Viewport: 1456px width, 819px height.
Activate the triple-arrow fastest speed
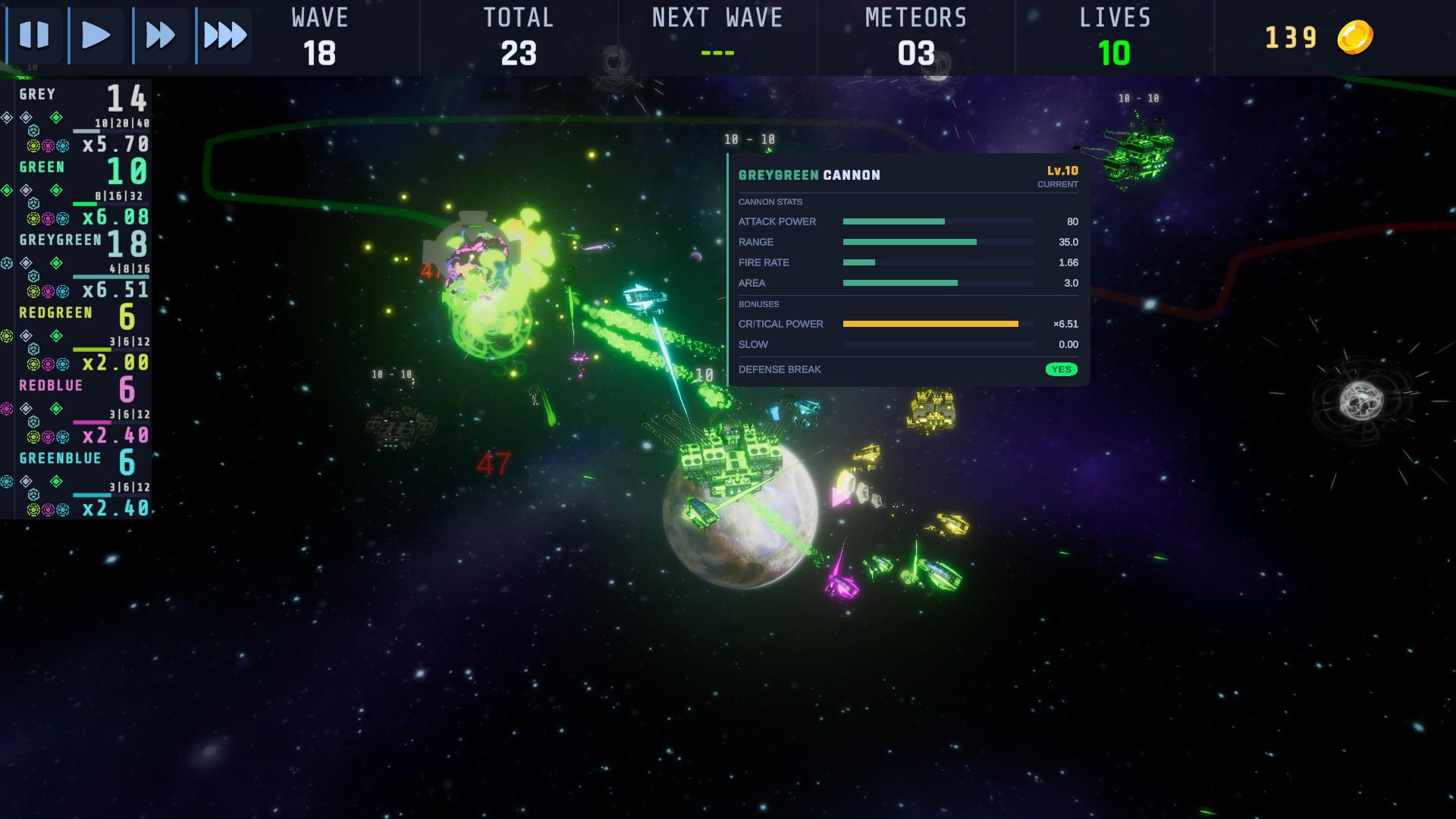click(224, 35)
